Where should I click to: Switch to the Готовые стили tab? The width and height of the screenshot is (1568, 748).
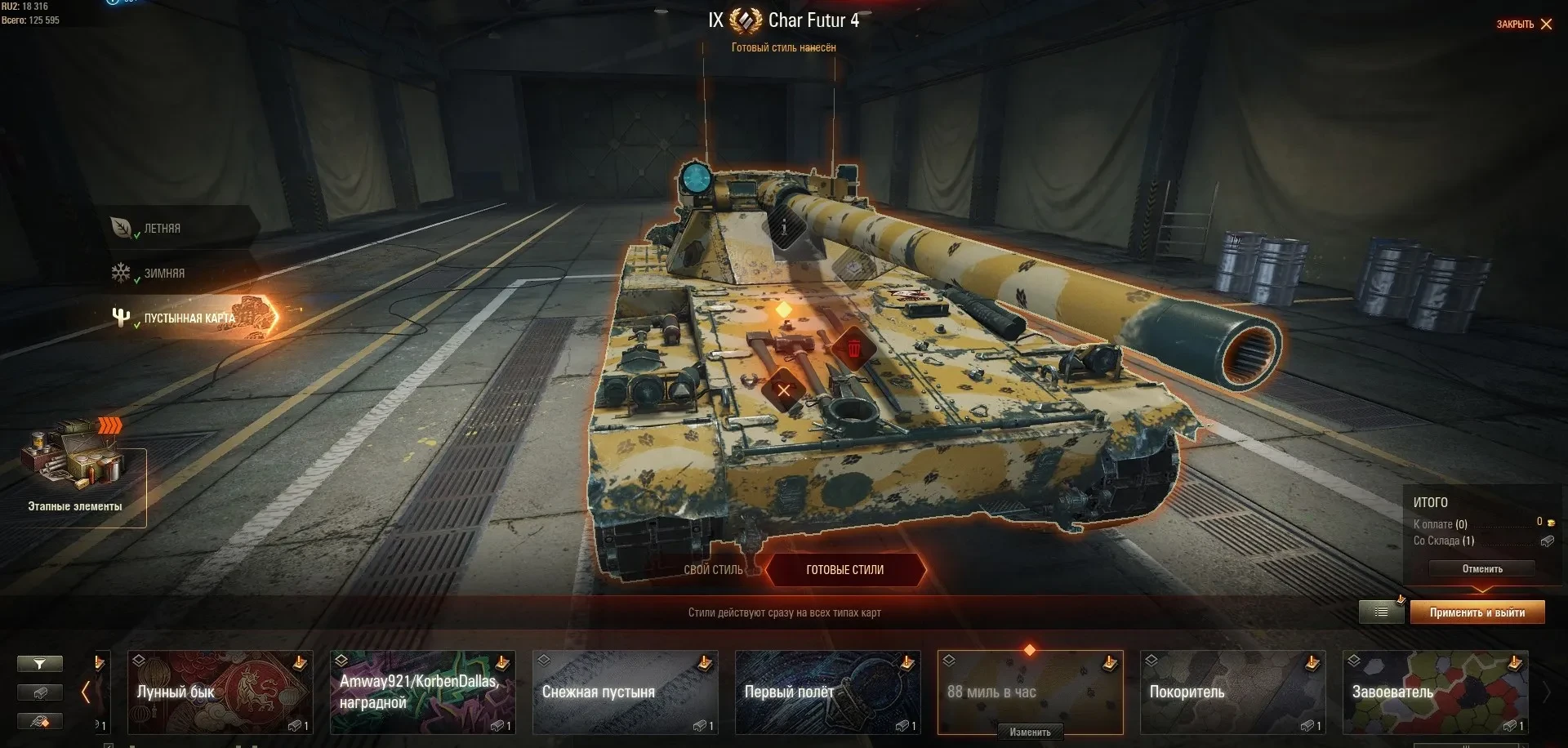pyautogui.click(x=844, y=570)
